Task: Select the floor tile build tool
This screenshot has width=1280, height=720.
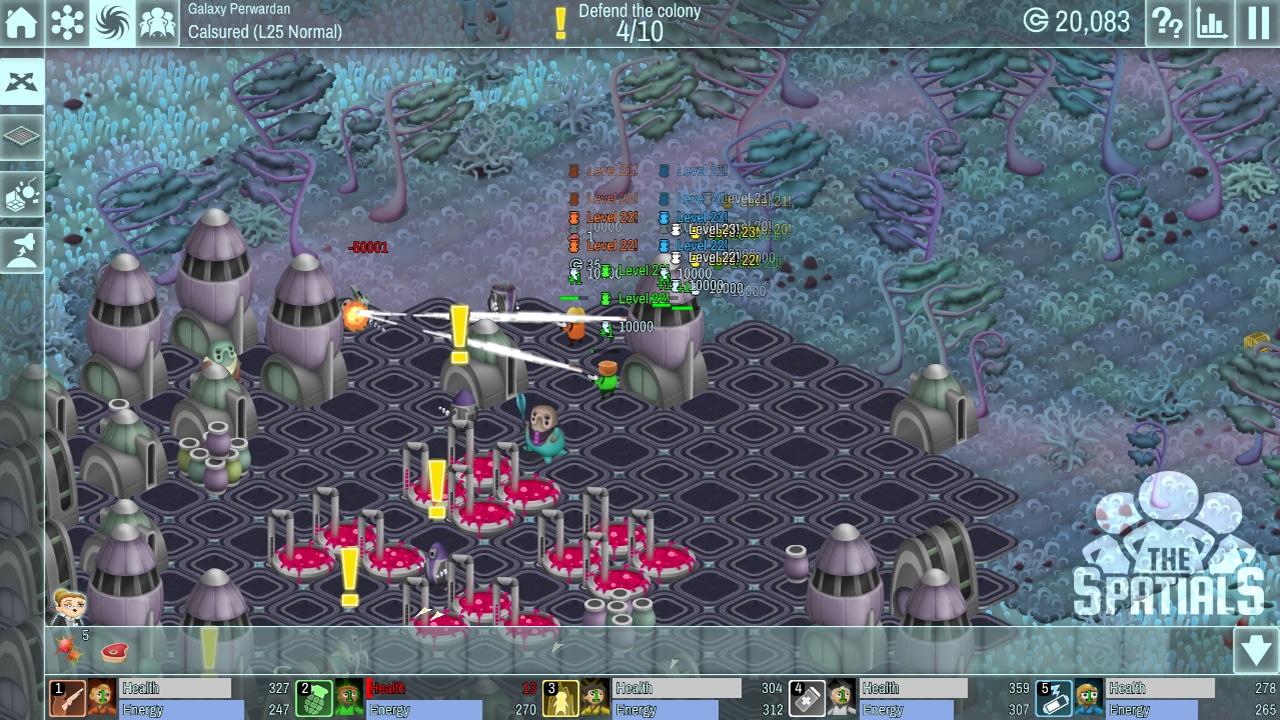Action: (x=22, y=138)
